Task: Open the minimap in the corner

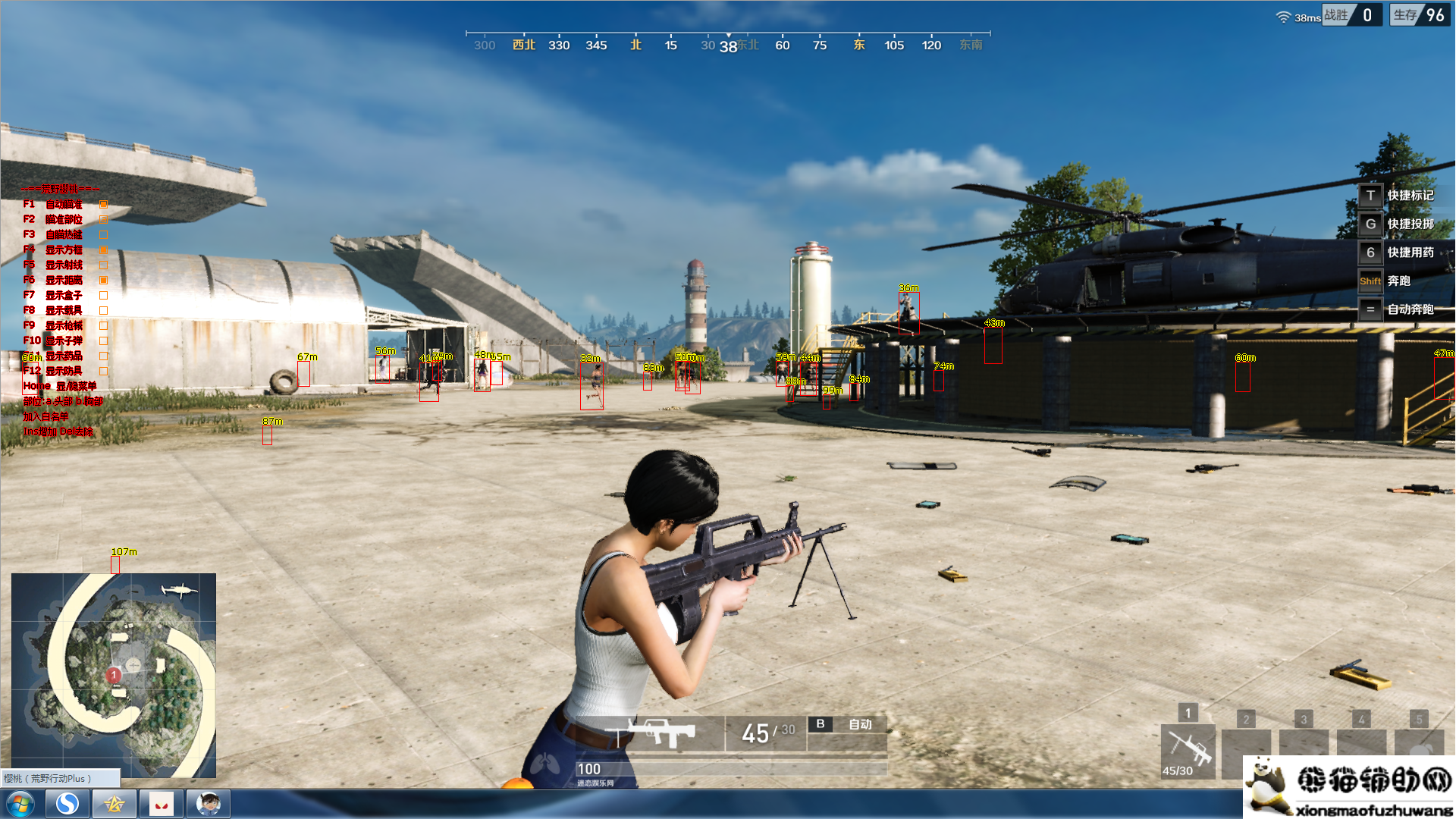Action: 114,675
